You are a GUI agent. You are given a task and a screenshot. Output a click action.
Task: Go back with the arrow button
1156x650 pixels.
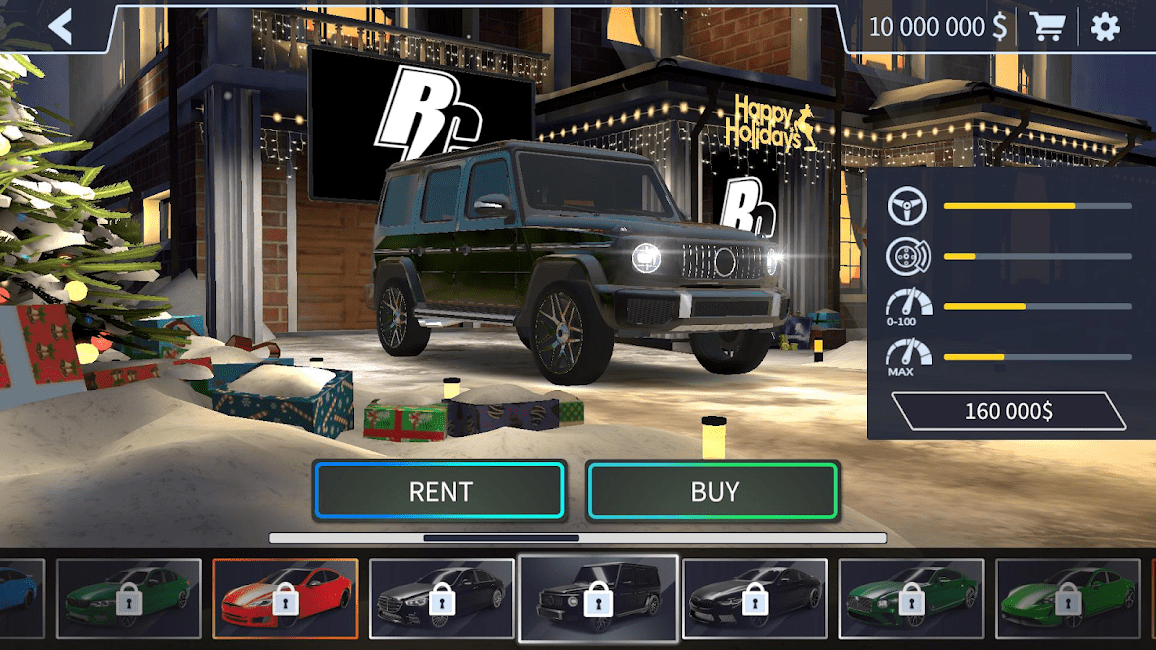pyautogui.click(x=61, y=27)
